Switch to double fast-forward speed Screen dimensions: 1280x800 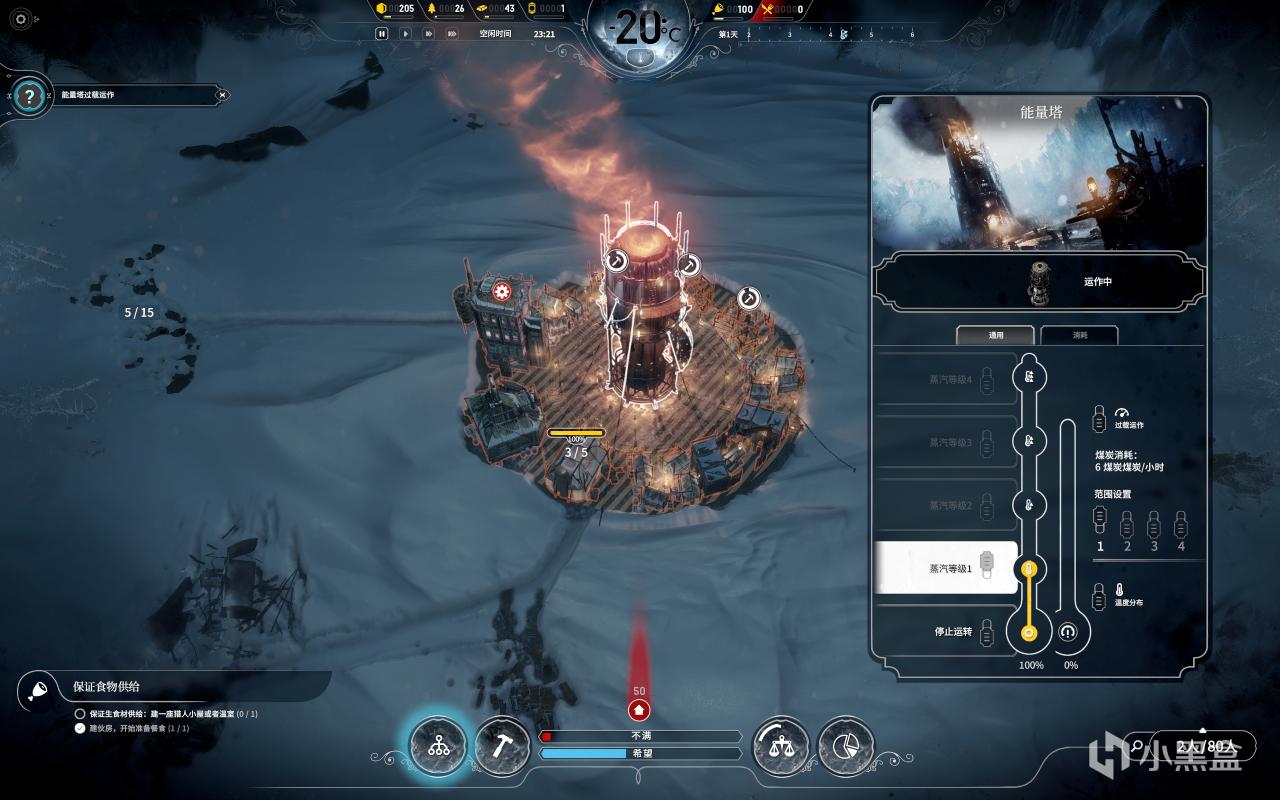(429, 33)
